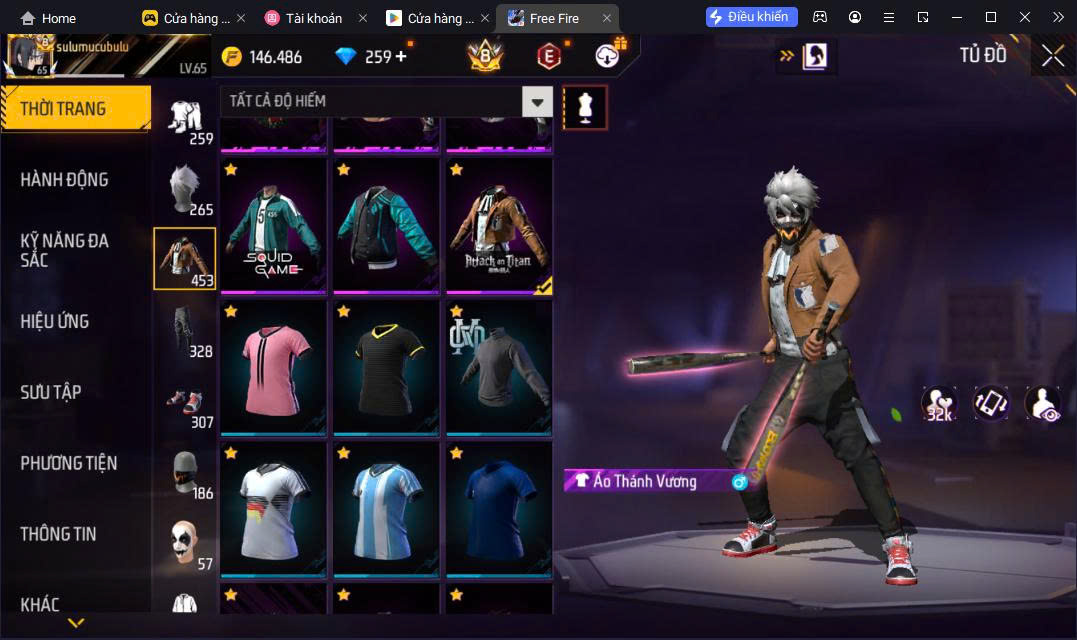Choose the teal and black jacket
The height and width of the screenshot is (640, 1077).
point(387,227)
